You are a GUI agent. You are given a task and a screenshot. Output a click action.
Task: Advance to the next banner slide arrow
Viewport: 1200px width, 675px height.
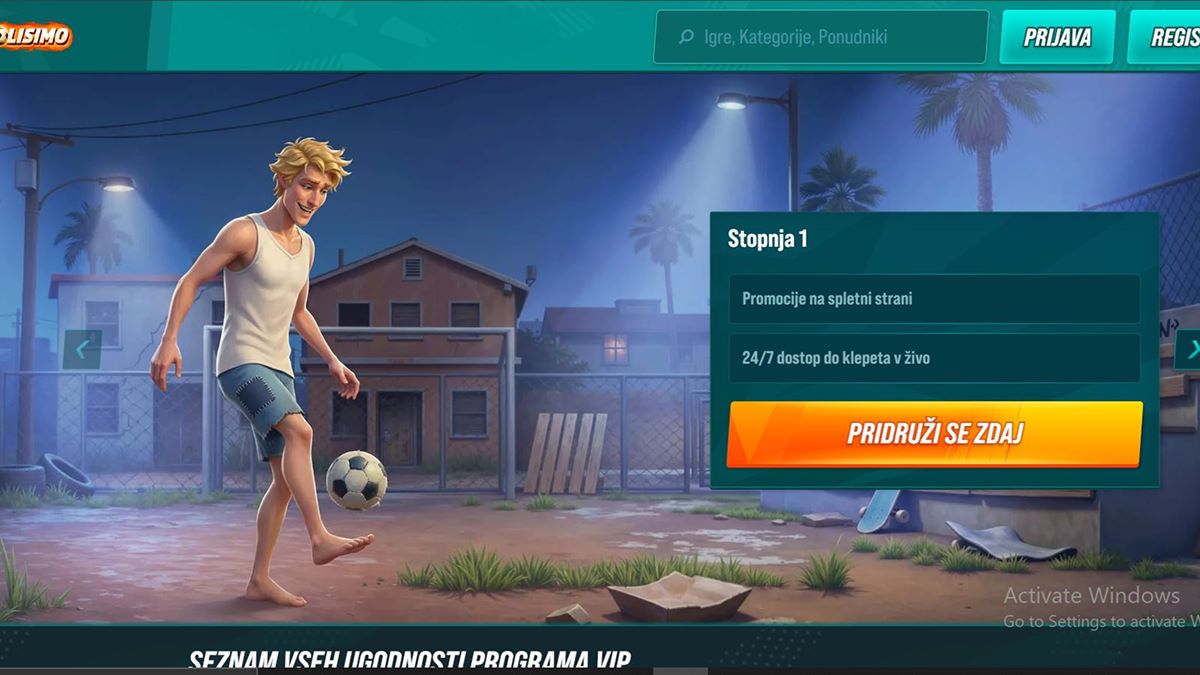point(1189,350)
